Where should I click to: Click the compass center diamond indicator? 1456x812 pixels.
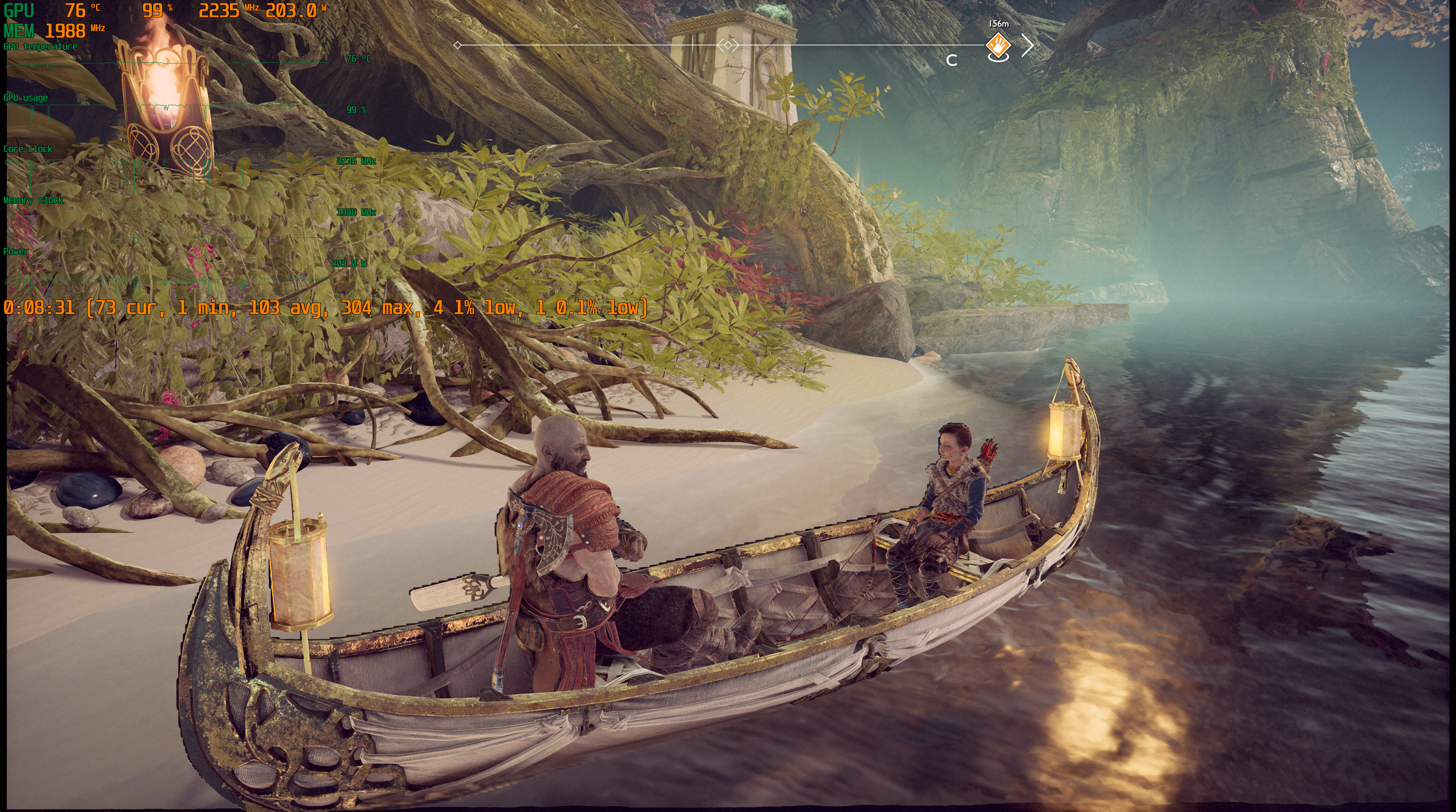click(728, 45)
